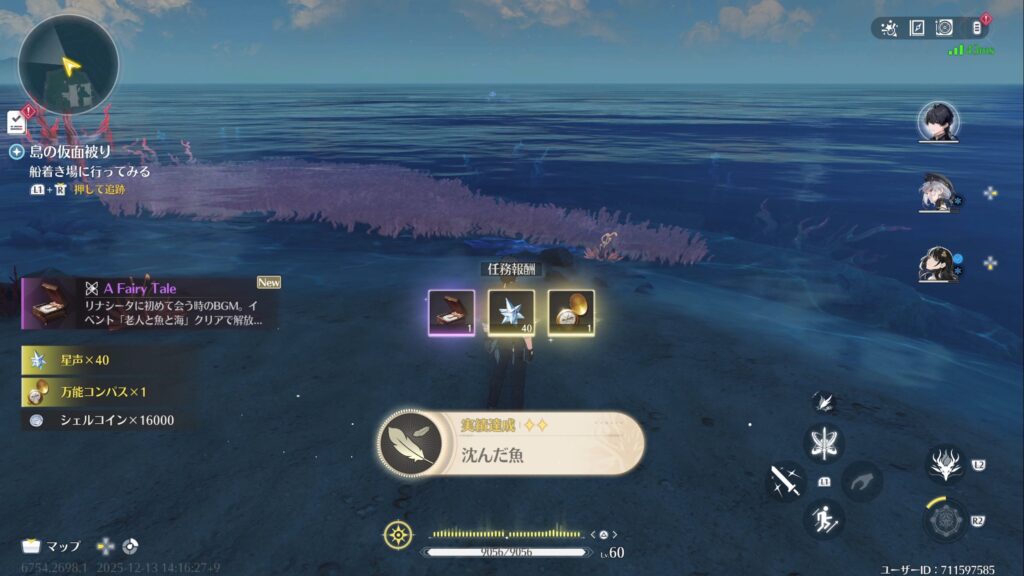
Task: Select the 星声 x40 reward slot
Action: click(x=511, y=313)
